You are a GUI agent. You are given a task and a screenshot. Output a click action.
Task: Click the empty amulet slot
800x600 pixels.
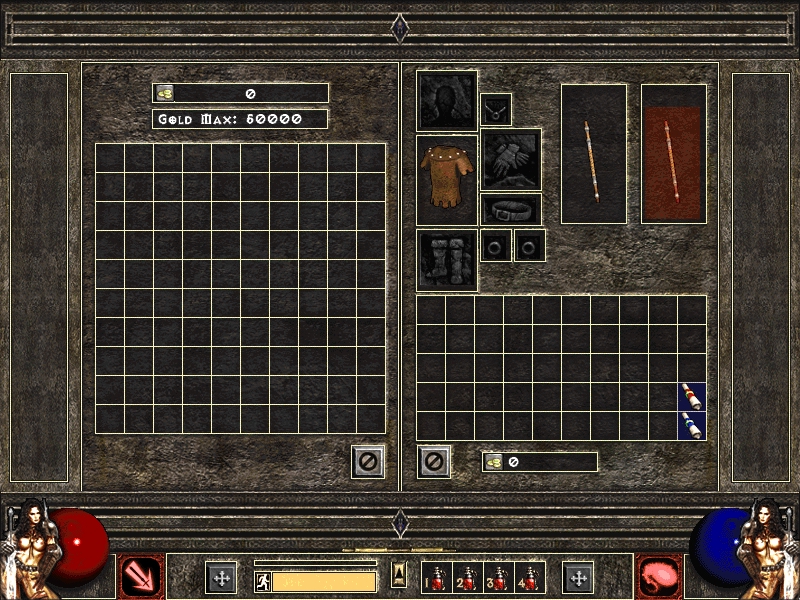496,109
